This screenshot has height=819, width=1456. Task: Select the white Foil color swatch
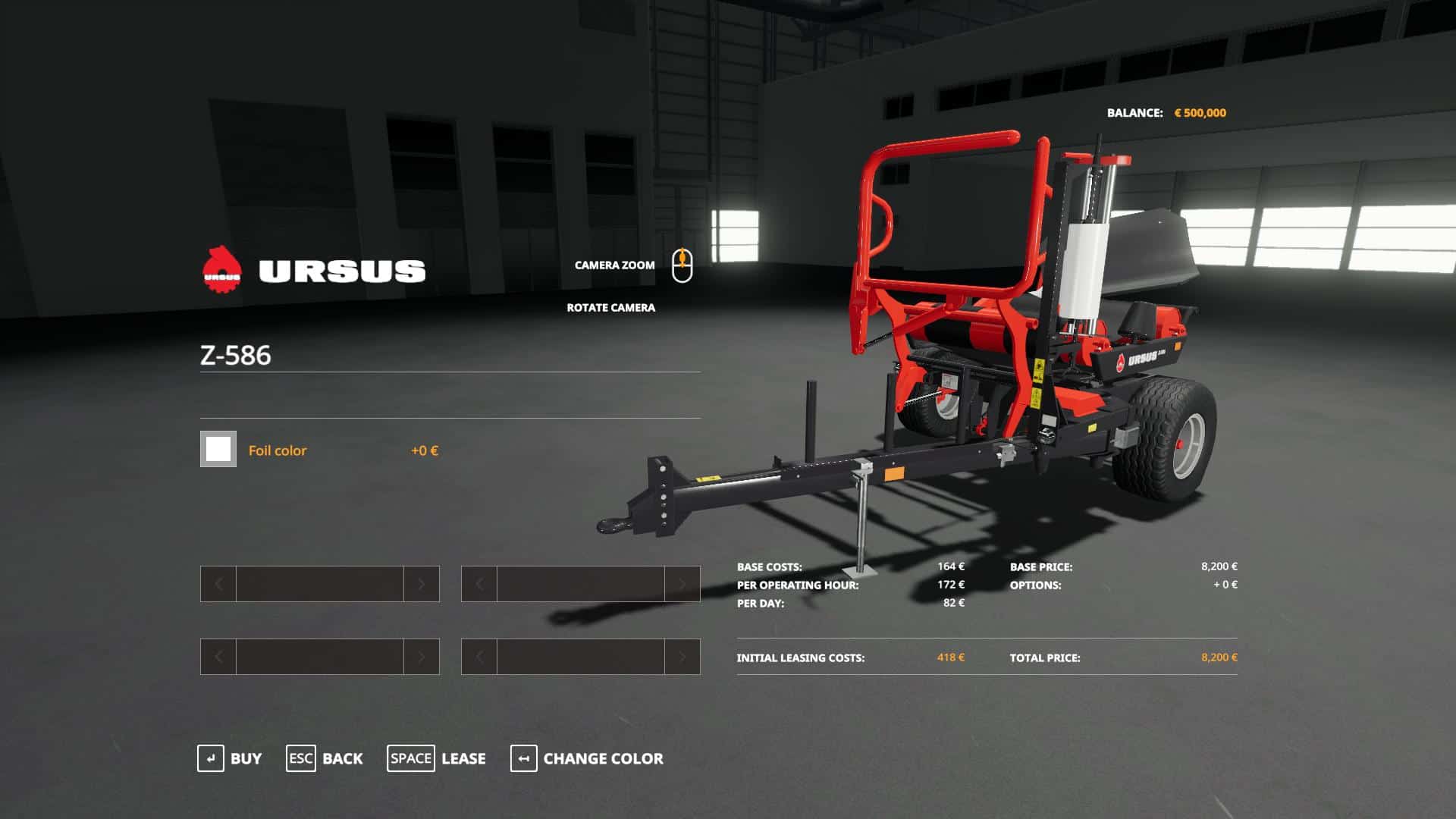(x=218, y=449)
